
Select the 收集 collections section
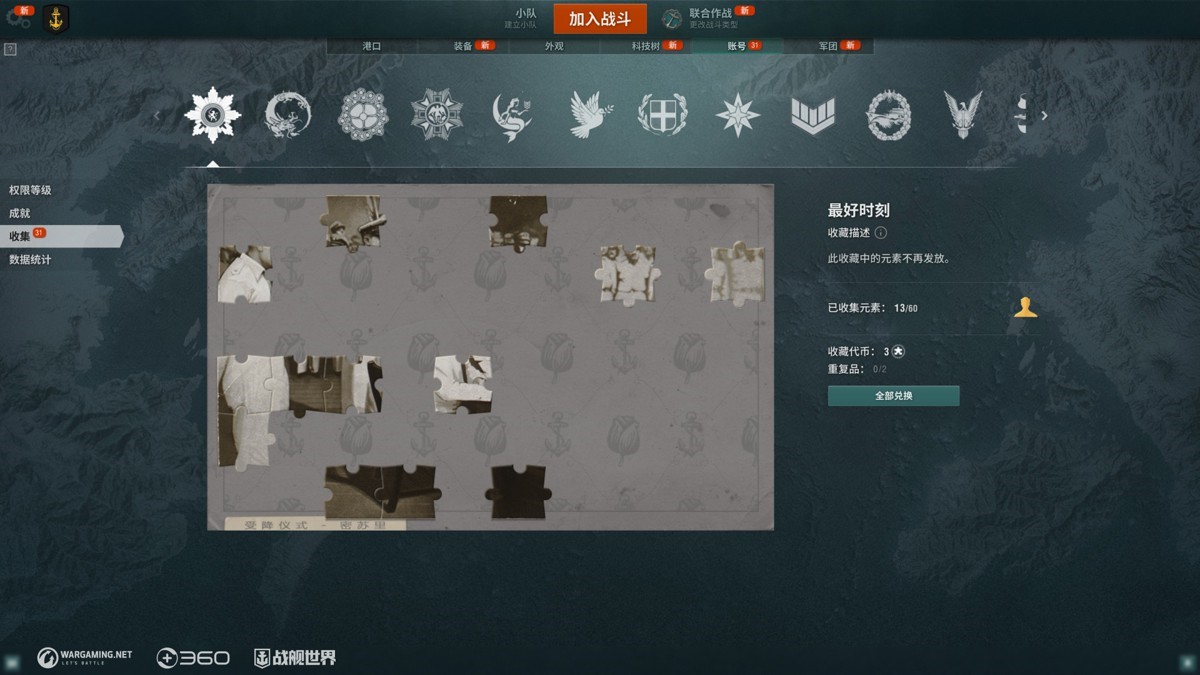[x=20, y=236]
